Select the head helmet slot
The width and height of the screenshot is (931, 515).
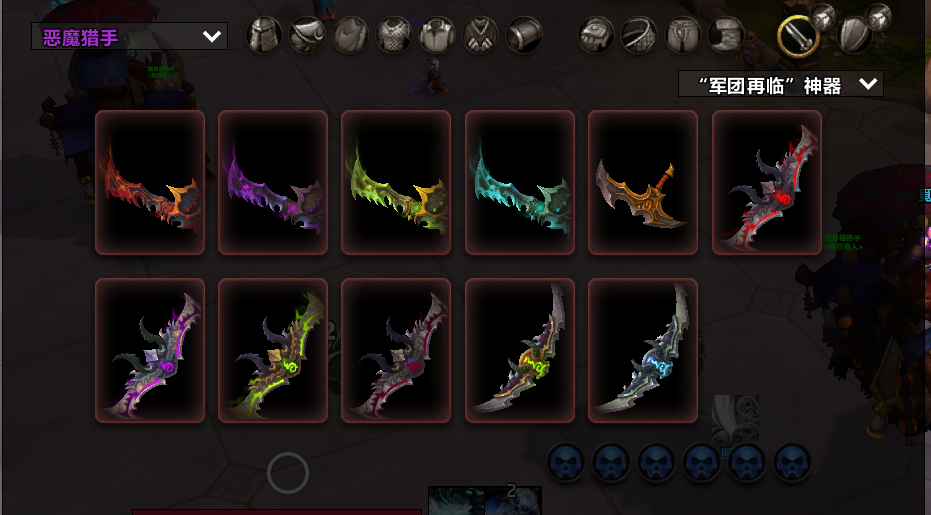(265, 35)
